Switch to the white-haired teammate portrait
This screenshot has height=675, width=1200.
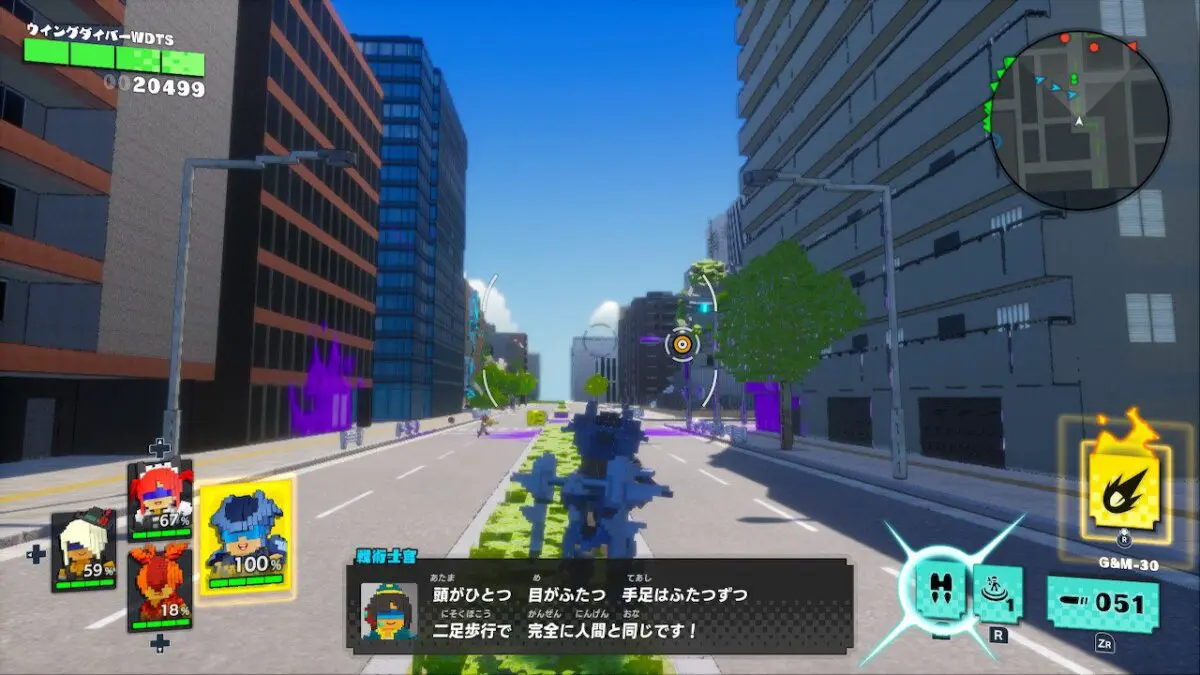[x=83, y=550]
